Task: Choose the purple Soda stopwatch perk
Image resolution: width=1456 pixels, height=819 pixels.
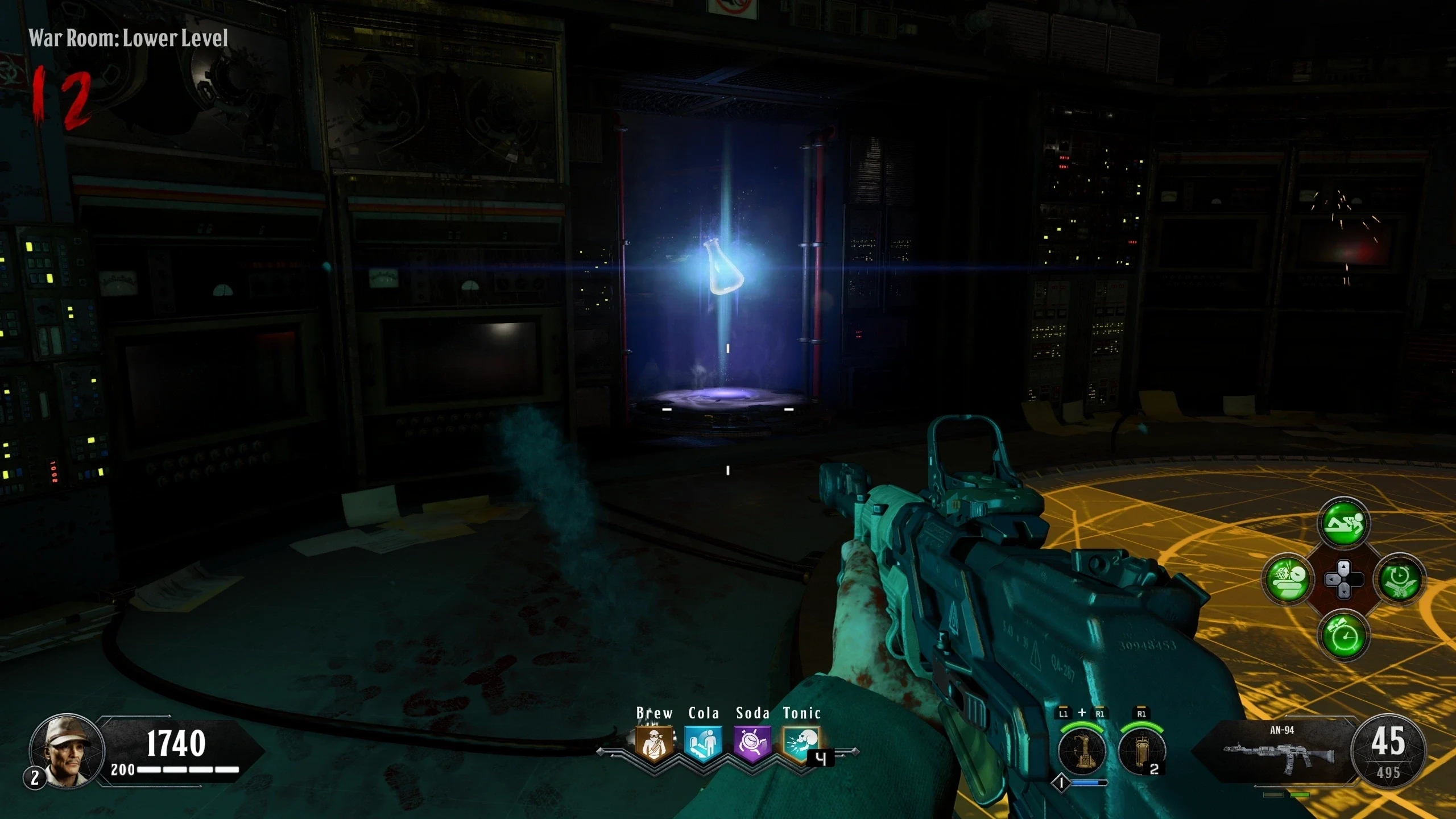Action: [752, 743]
